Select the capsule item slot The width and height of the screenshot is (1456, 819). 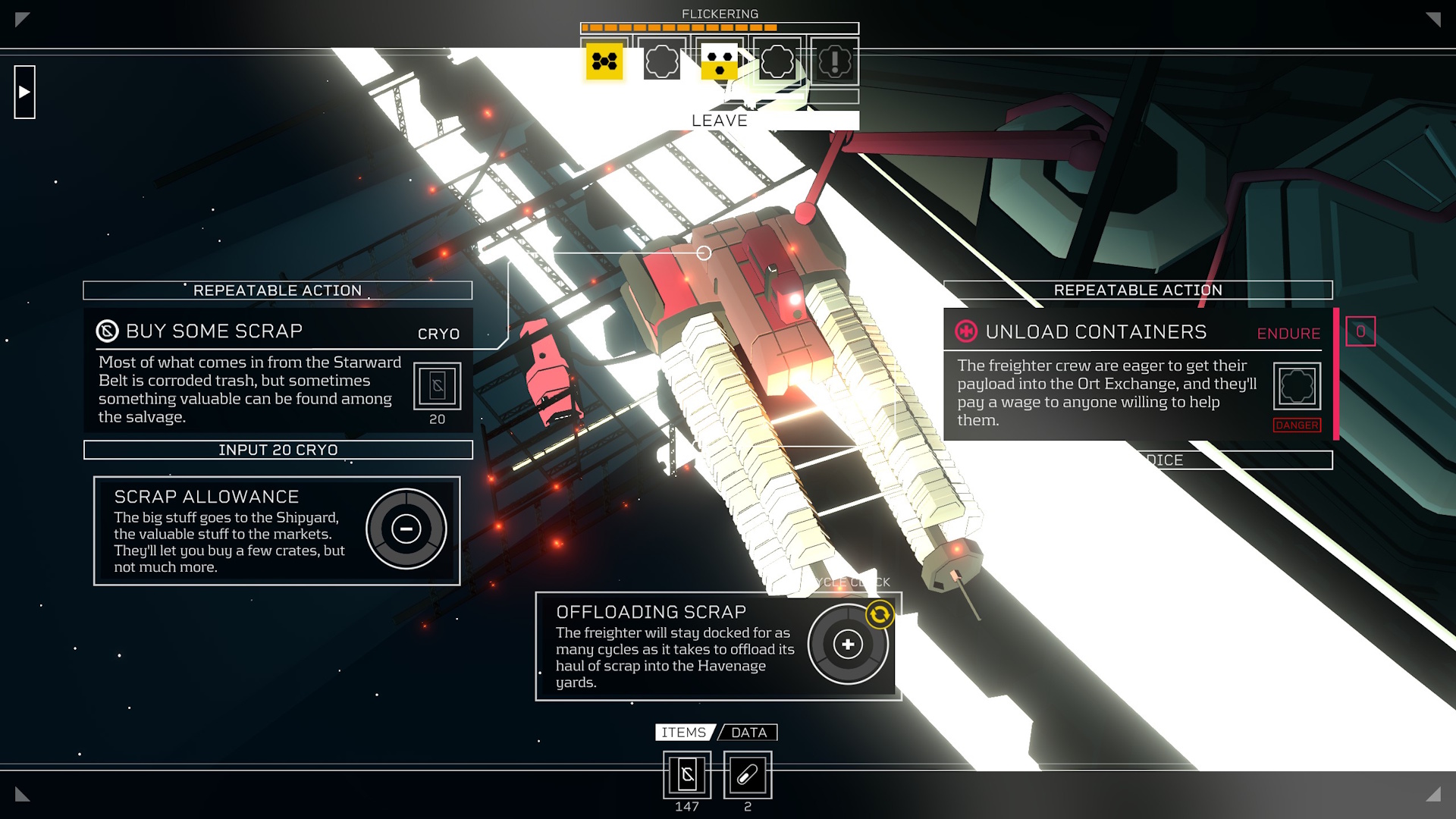[748, 775]
